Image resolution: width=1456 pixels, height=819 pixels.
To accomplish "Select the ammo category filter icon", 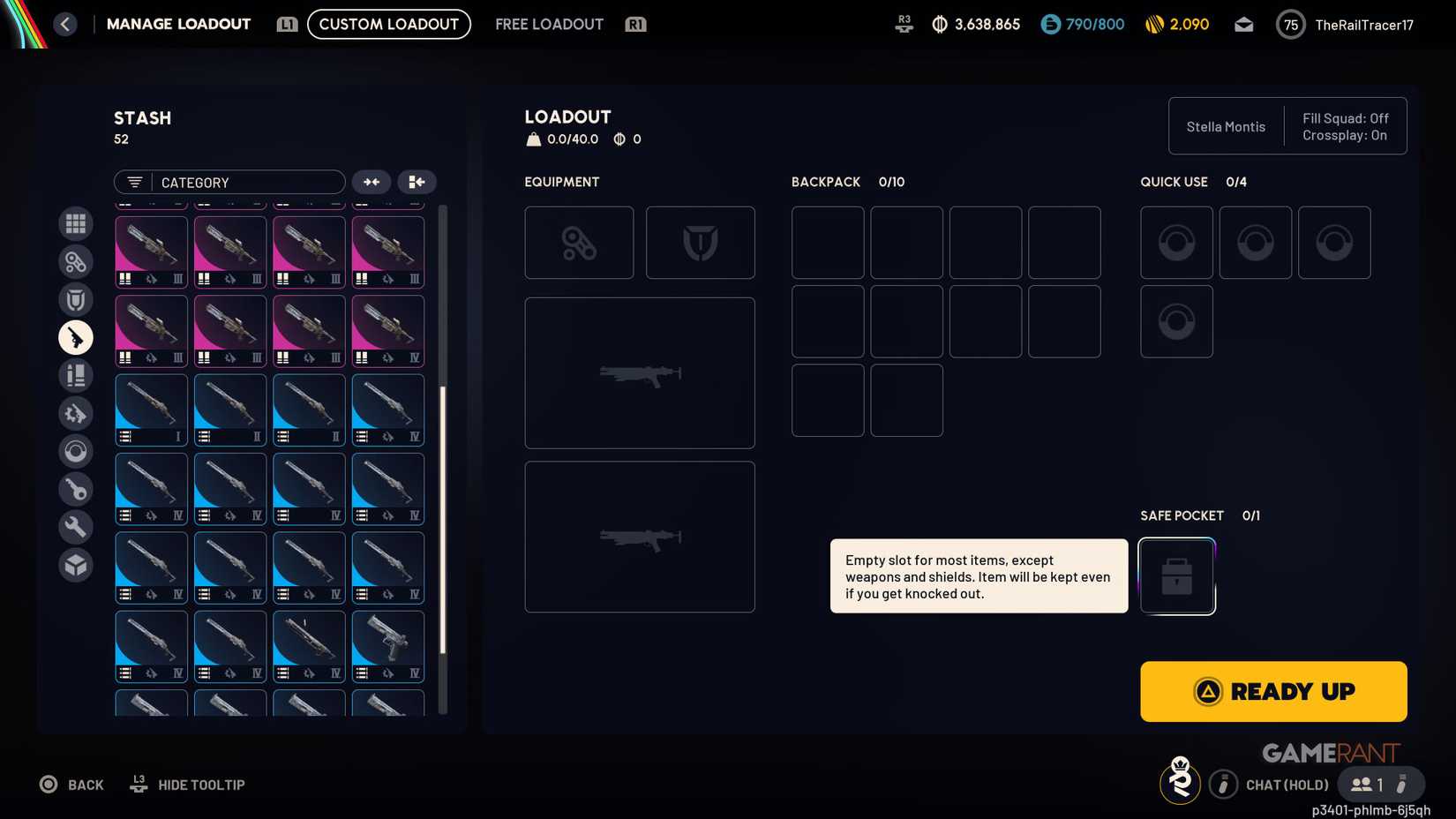I will tap(75, 375).
